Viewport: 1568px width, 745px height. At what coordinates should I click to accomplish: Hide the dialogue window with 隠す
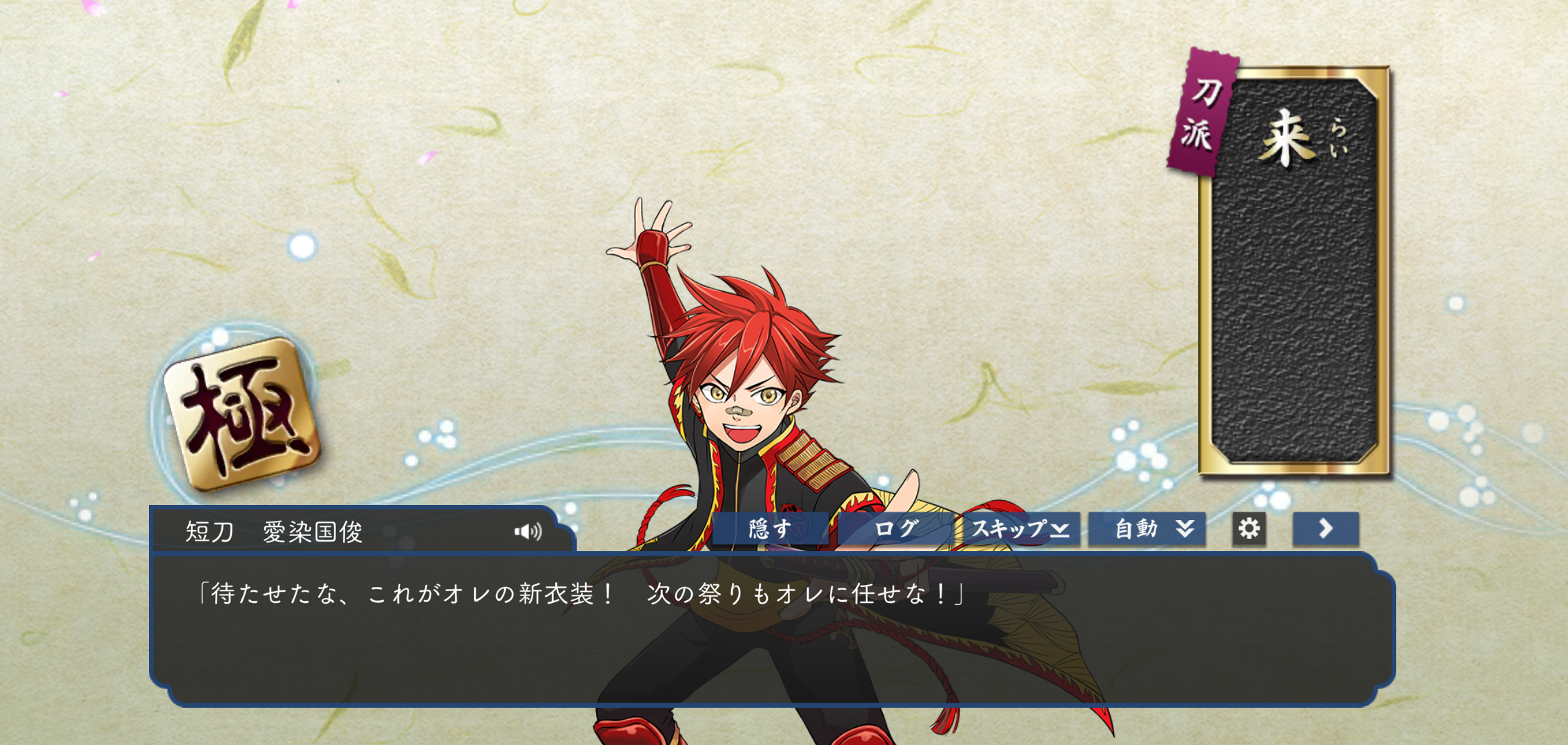(770, 529)
